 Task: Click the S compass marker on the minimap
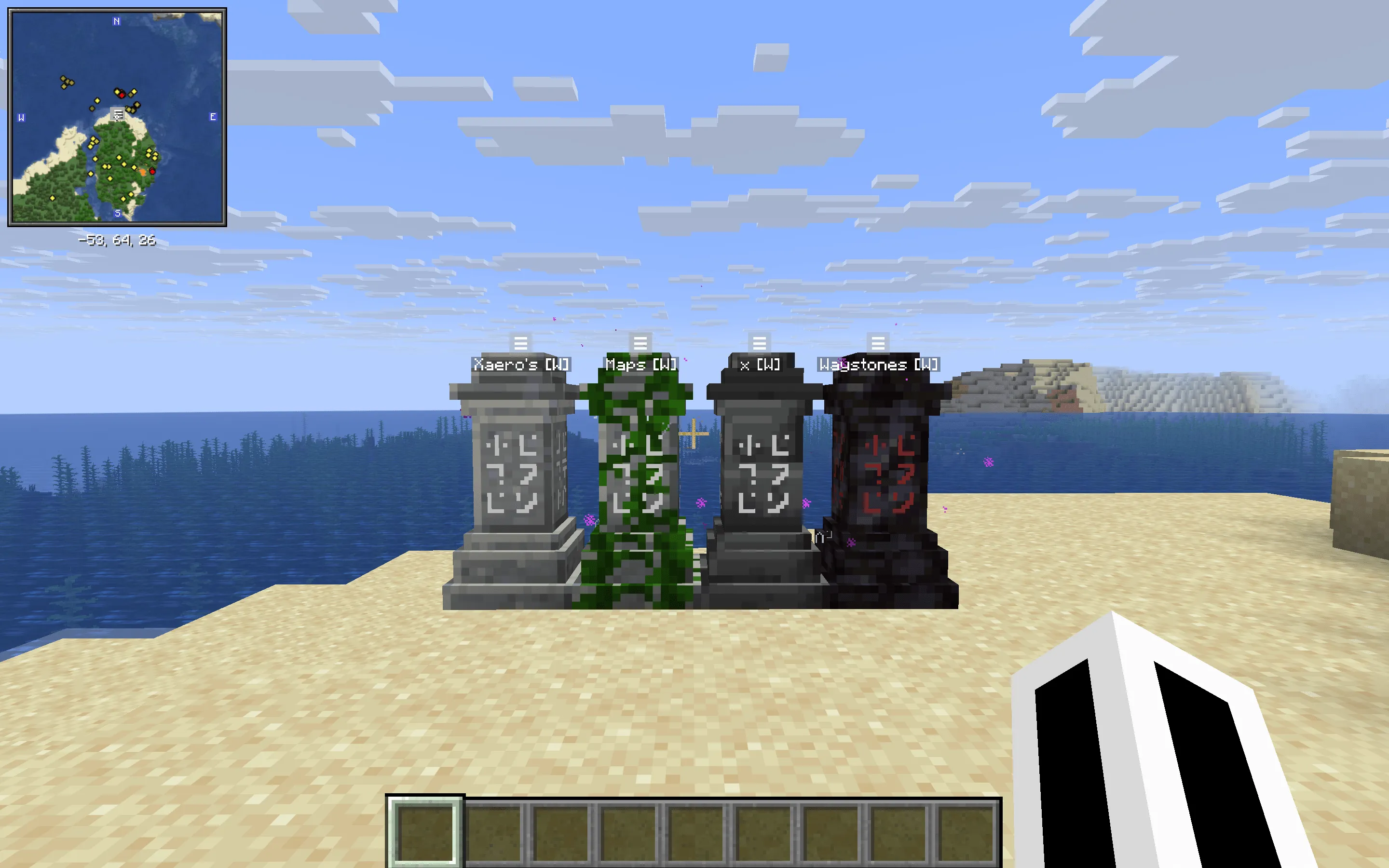pyautogui.click(x=117, y=213)
